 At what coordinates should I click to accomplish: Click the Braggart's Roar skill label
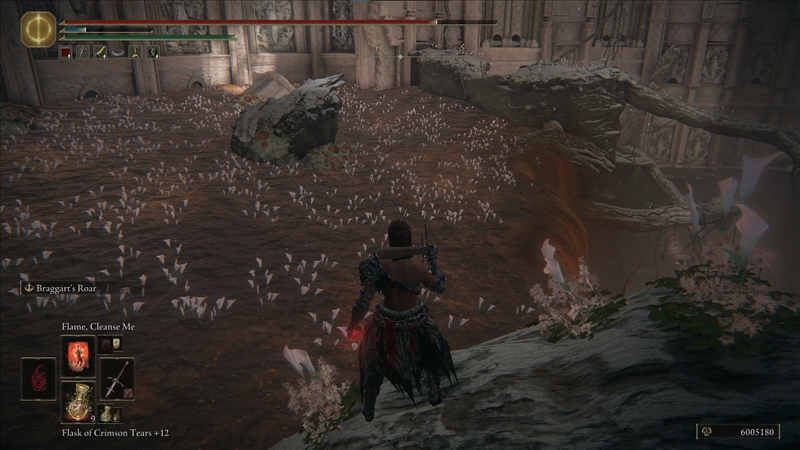pyautogui.click(x=67, y=288)
